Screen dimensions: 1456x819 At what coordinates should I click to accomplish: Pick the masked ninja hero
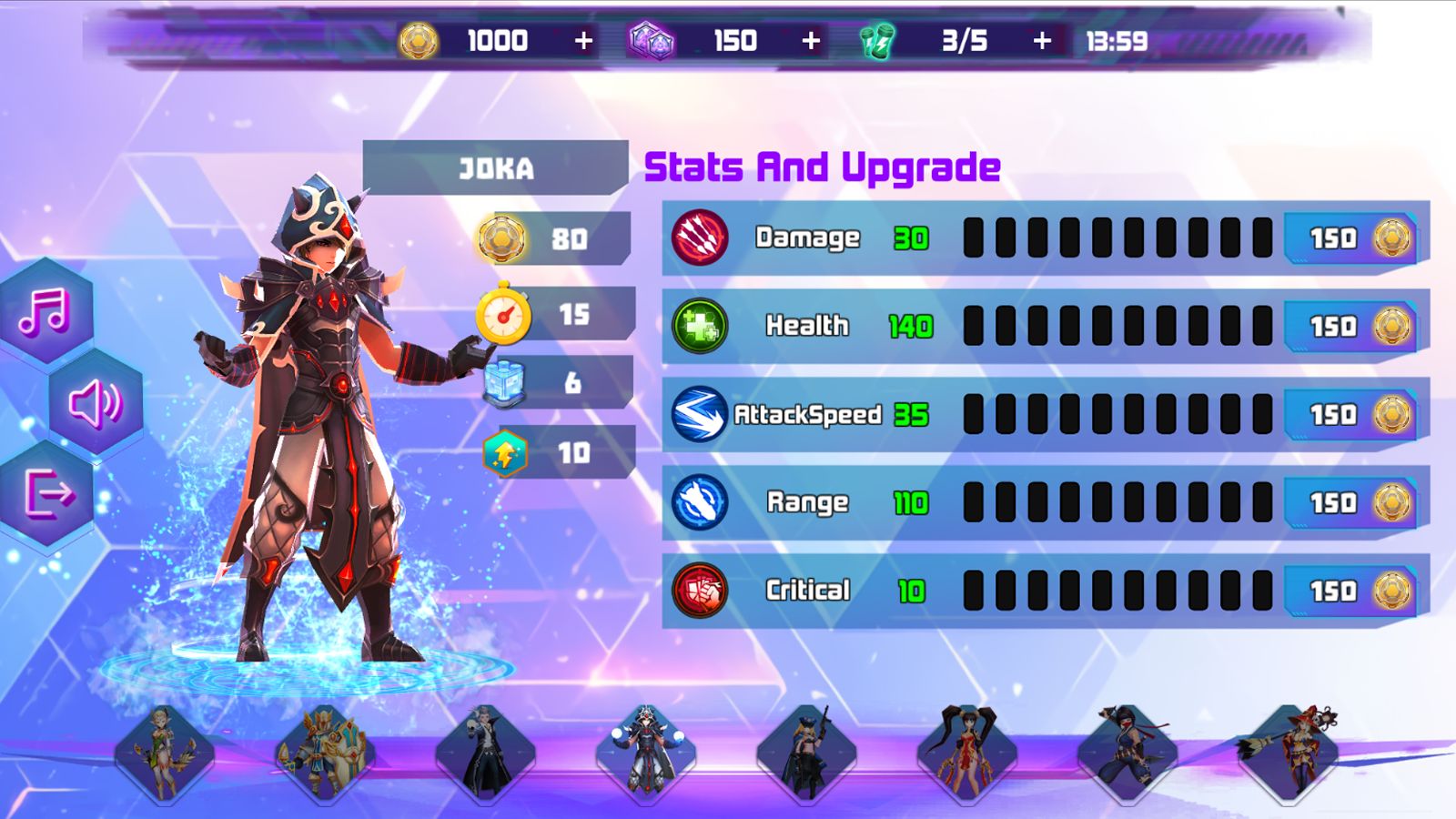click(1127, 755)
